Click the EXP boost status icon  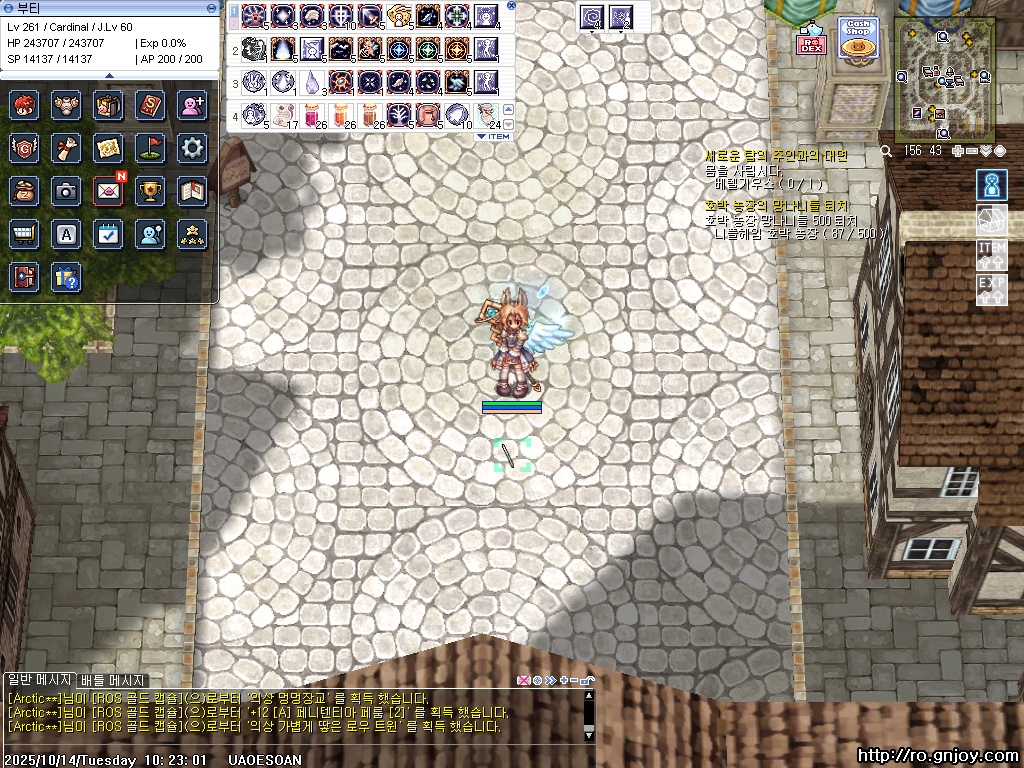[x=991, y=290]
